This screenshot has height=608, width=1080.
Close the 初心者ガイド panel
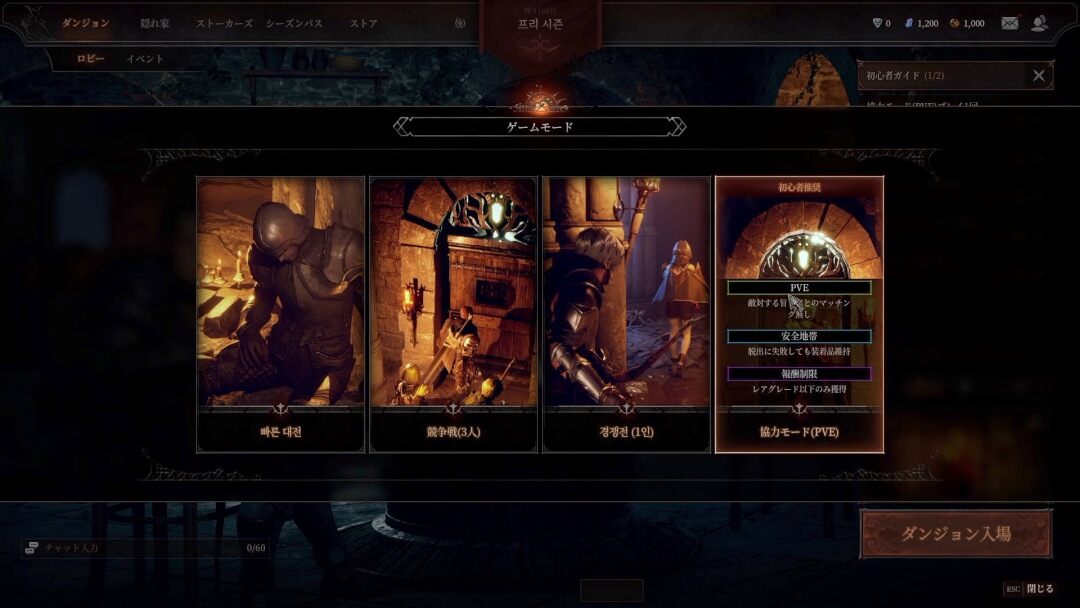(1039, 75)
